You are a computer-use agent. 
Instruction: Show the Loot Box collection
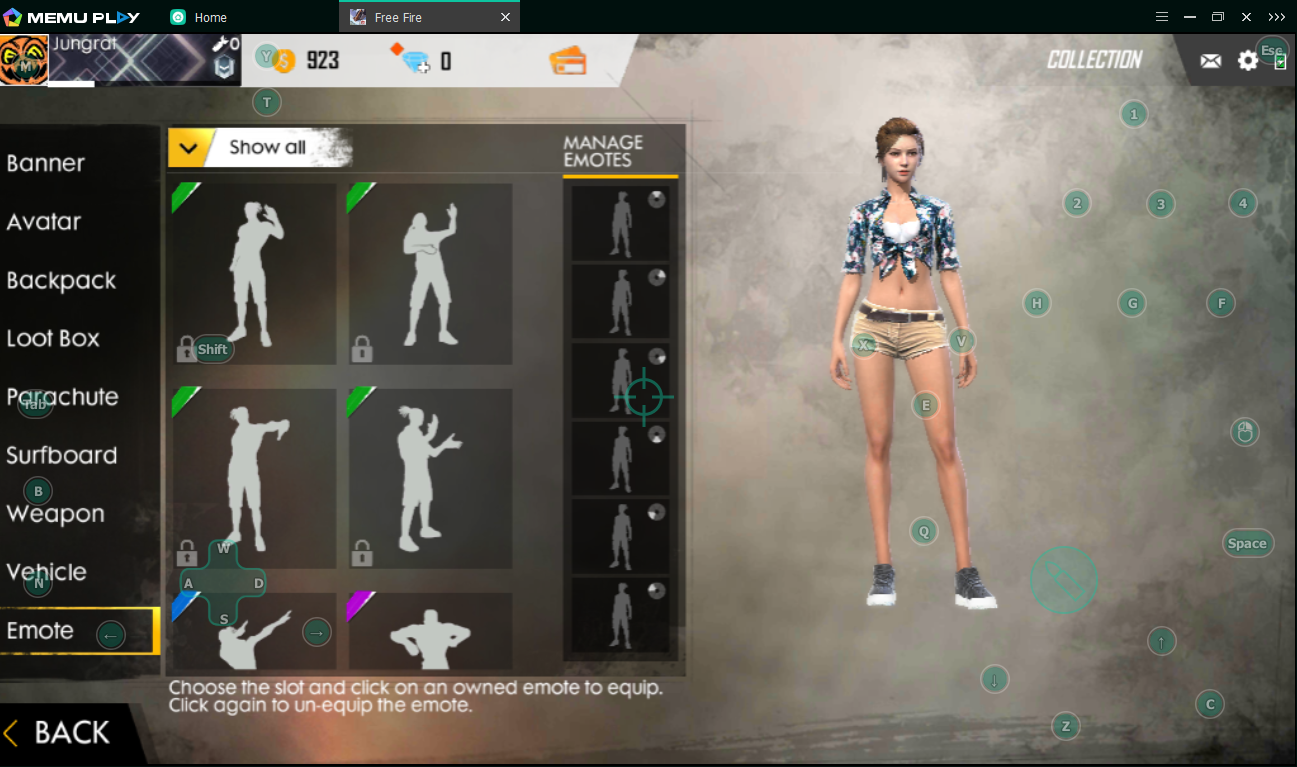53,339
